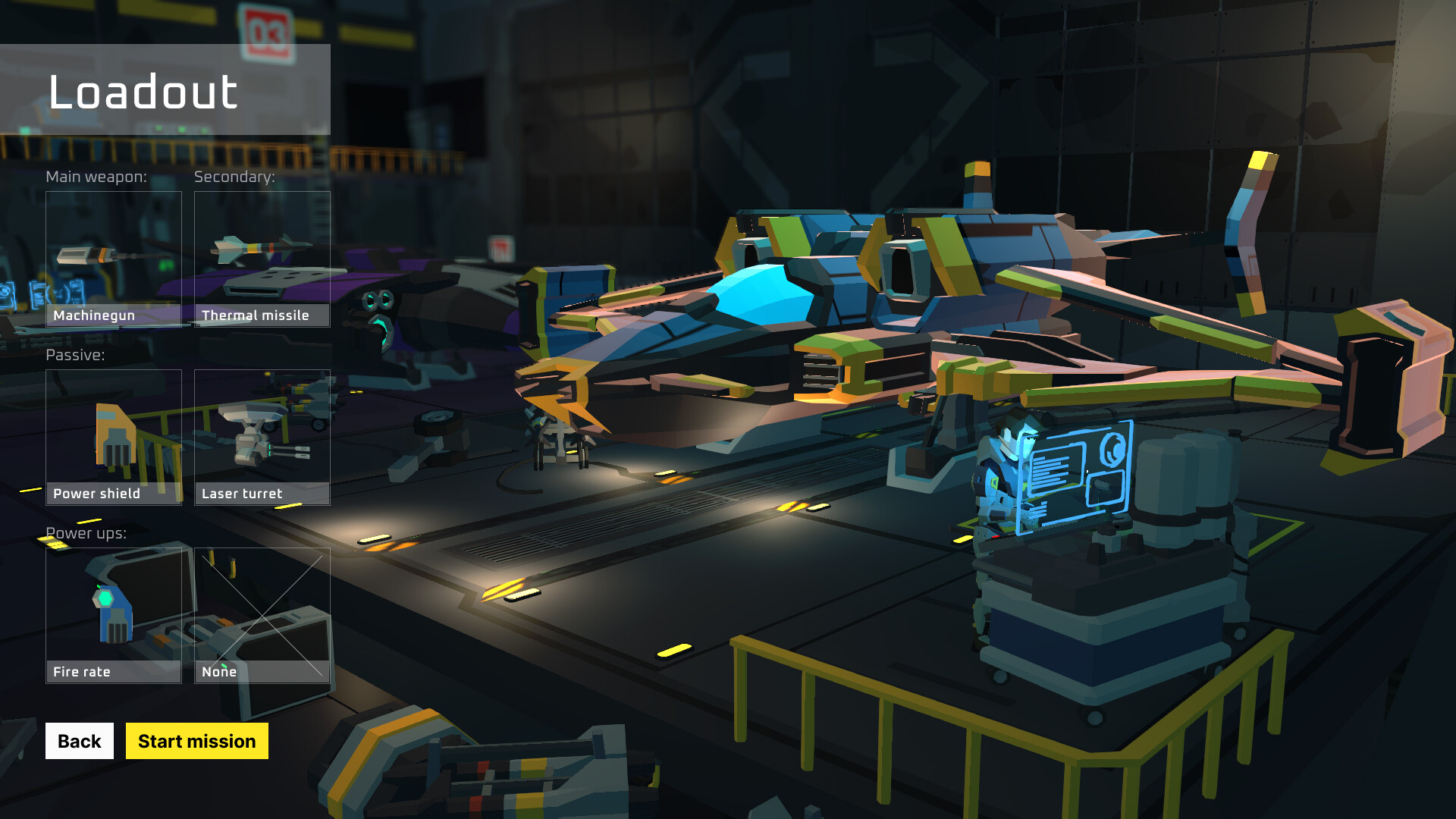Click the empty None power up slot
The image size is (1456, 819).
point(262,614)
